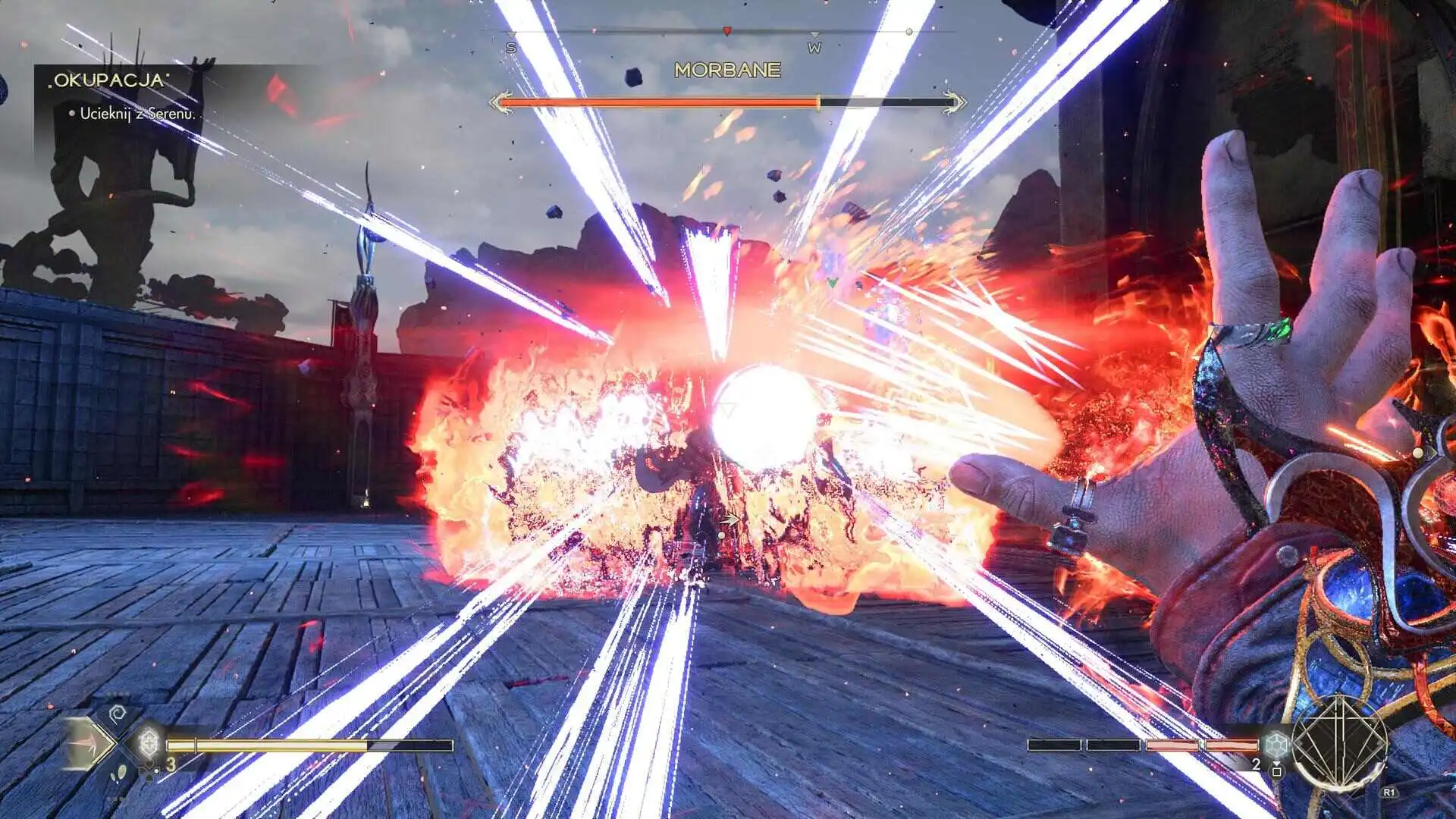Activate the circular geometric surge magic emblem
The width and height of the screenshot is (1456, 819).
[x=1339, y=742]
